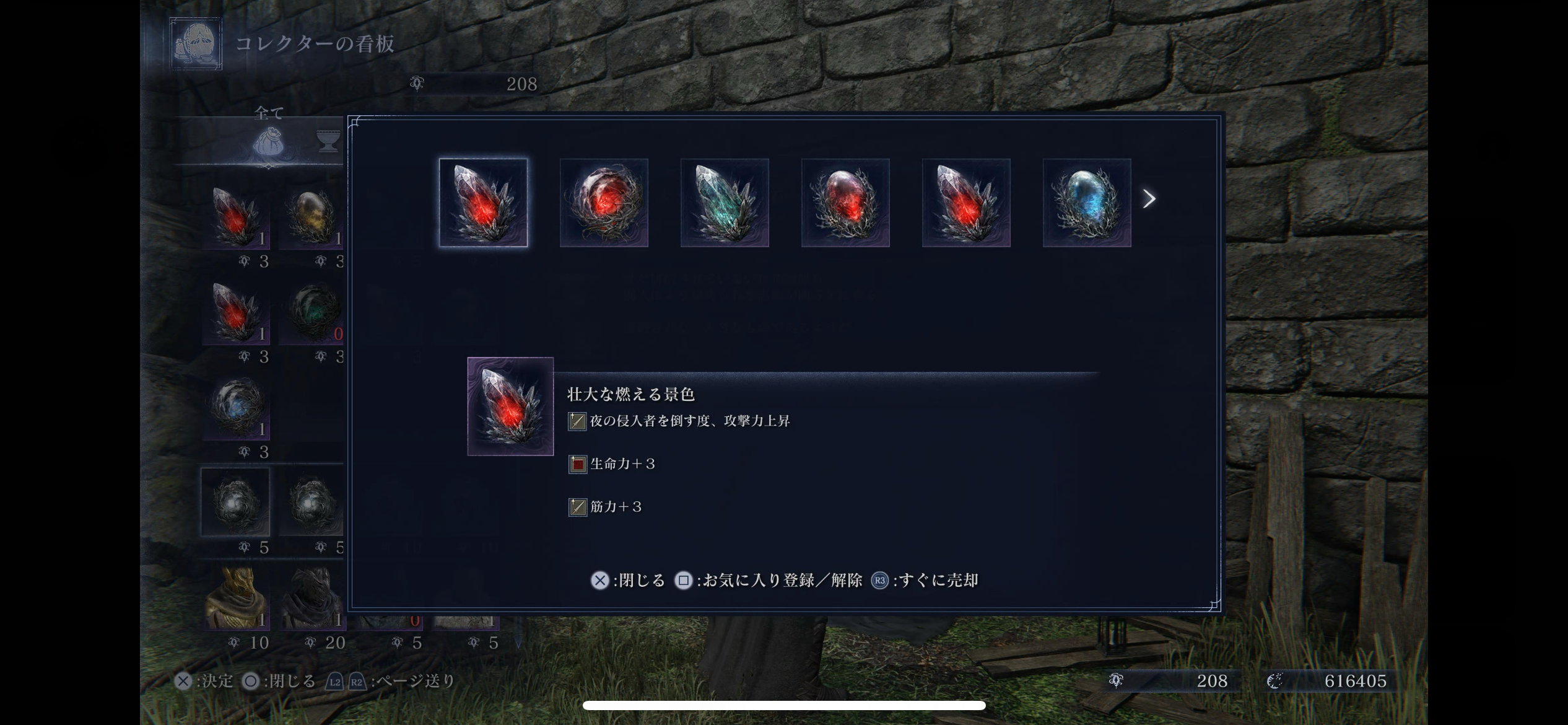This screenshot has height=725, width=1568.
Task: Choose the blue orb relic in the top row
Action: point(1087,203)
